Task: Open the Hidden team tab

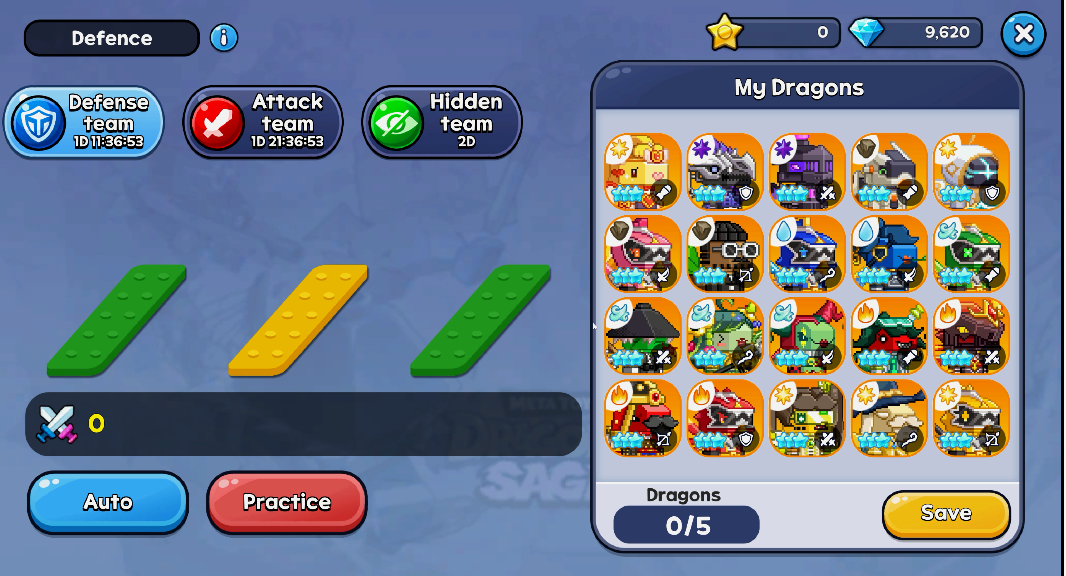Action: click(442, 122)
